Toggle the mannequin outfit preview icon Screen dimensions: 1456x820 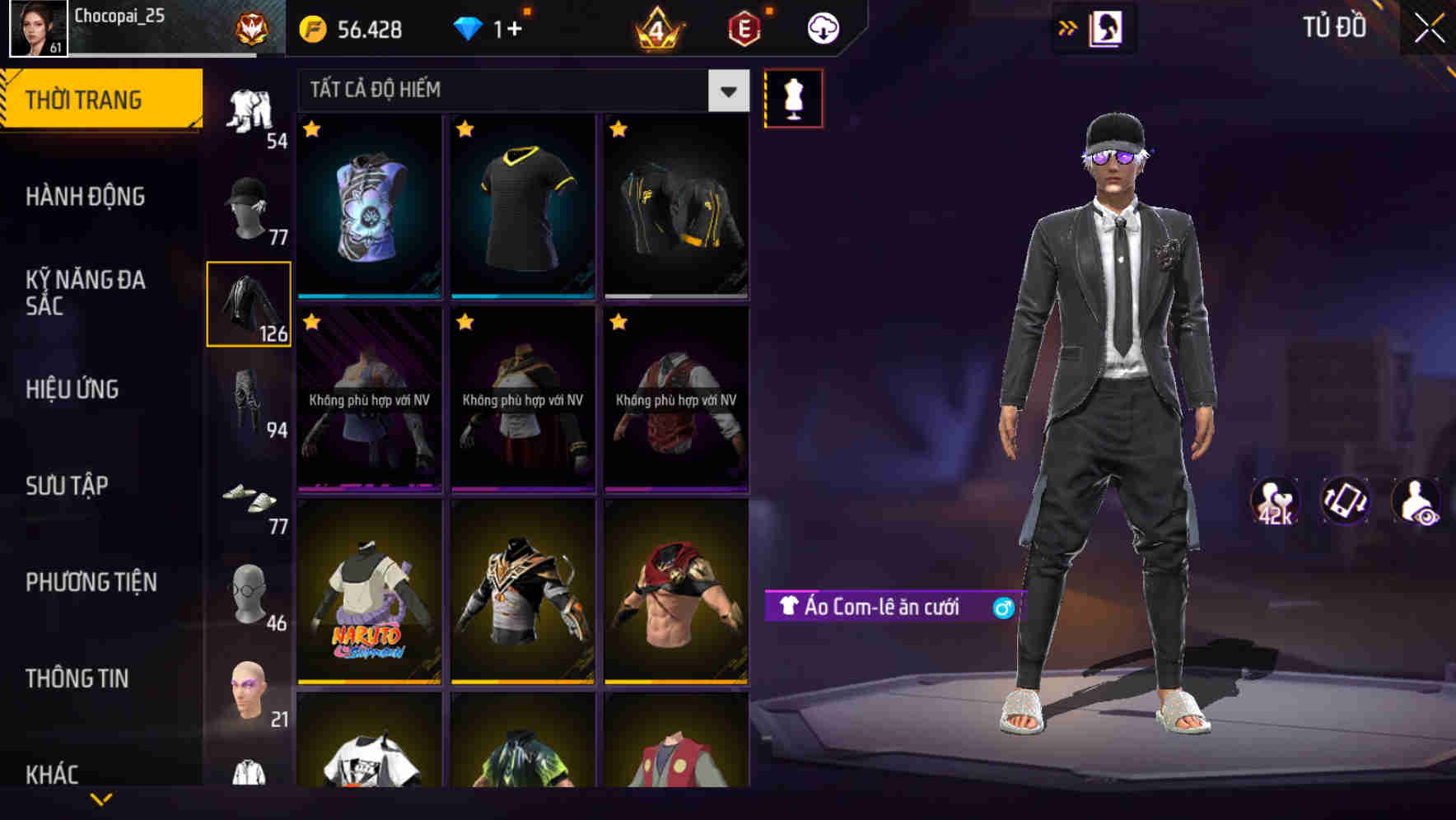tap(792, 98)
